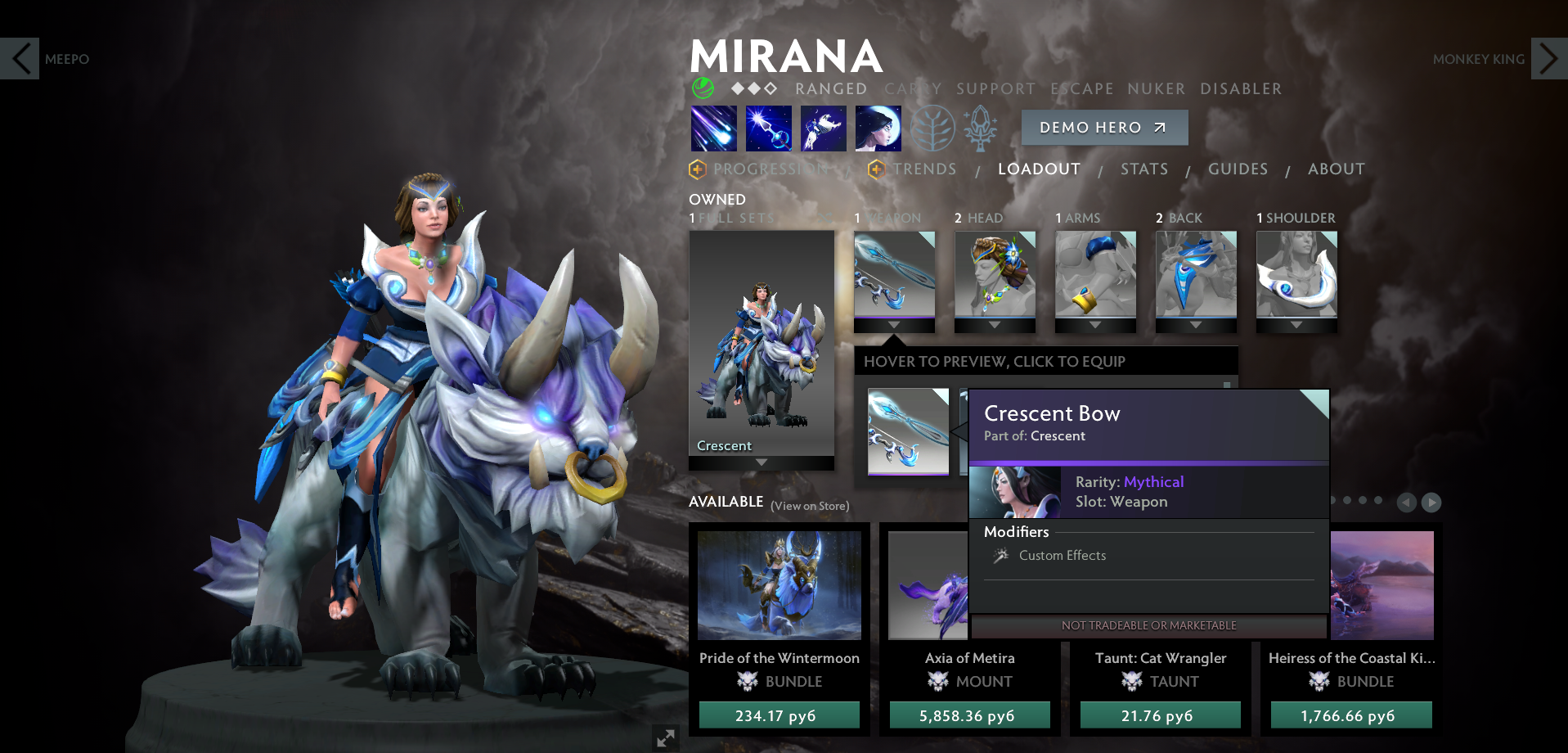Click the green guide checkmark icon

tap(702, 88)
